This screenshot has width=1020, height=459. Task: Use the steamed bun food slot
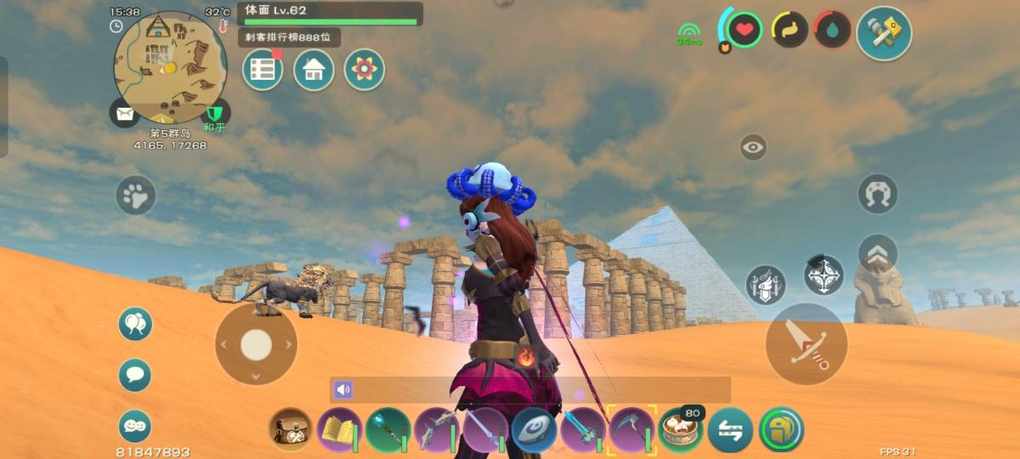(680, 430)
